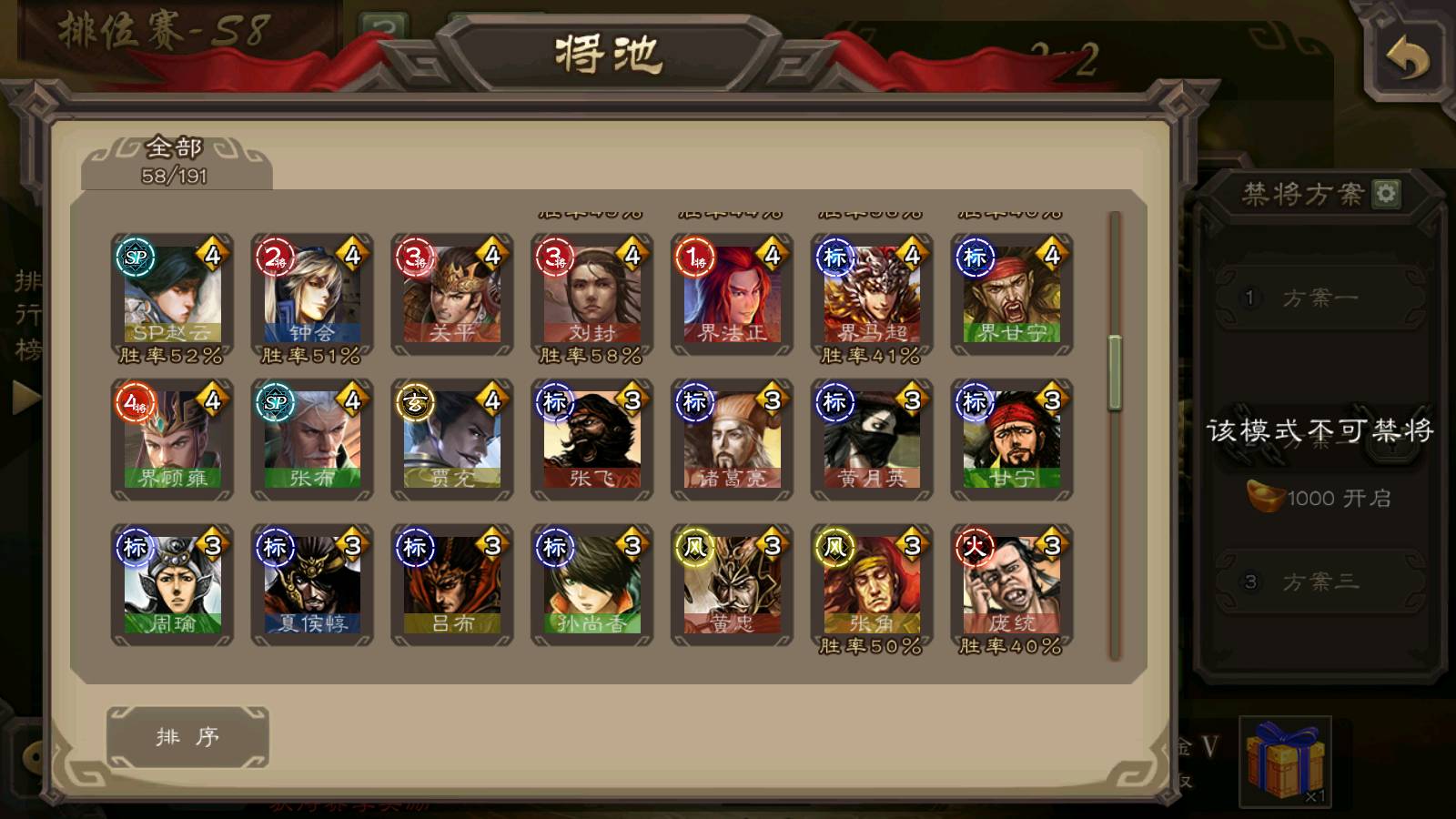Select the 刘封 hero card
This screenshot has width=1456, height=819.
click(592, 293)
